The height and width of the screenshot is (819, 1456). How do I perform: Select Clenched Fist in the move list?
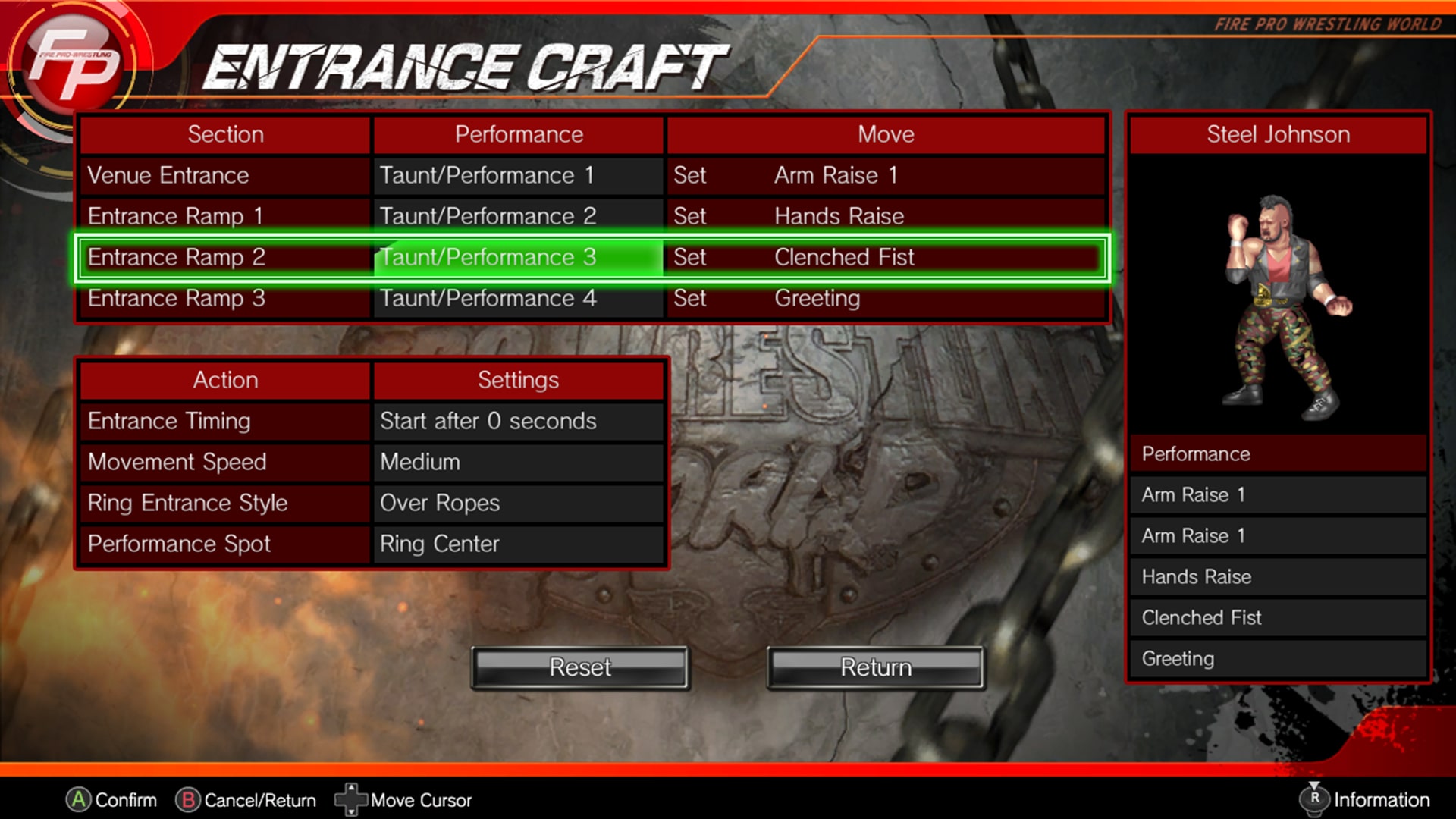(1276, 617)
